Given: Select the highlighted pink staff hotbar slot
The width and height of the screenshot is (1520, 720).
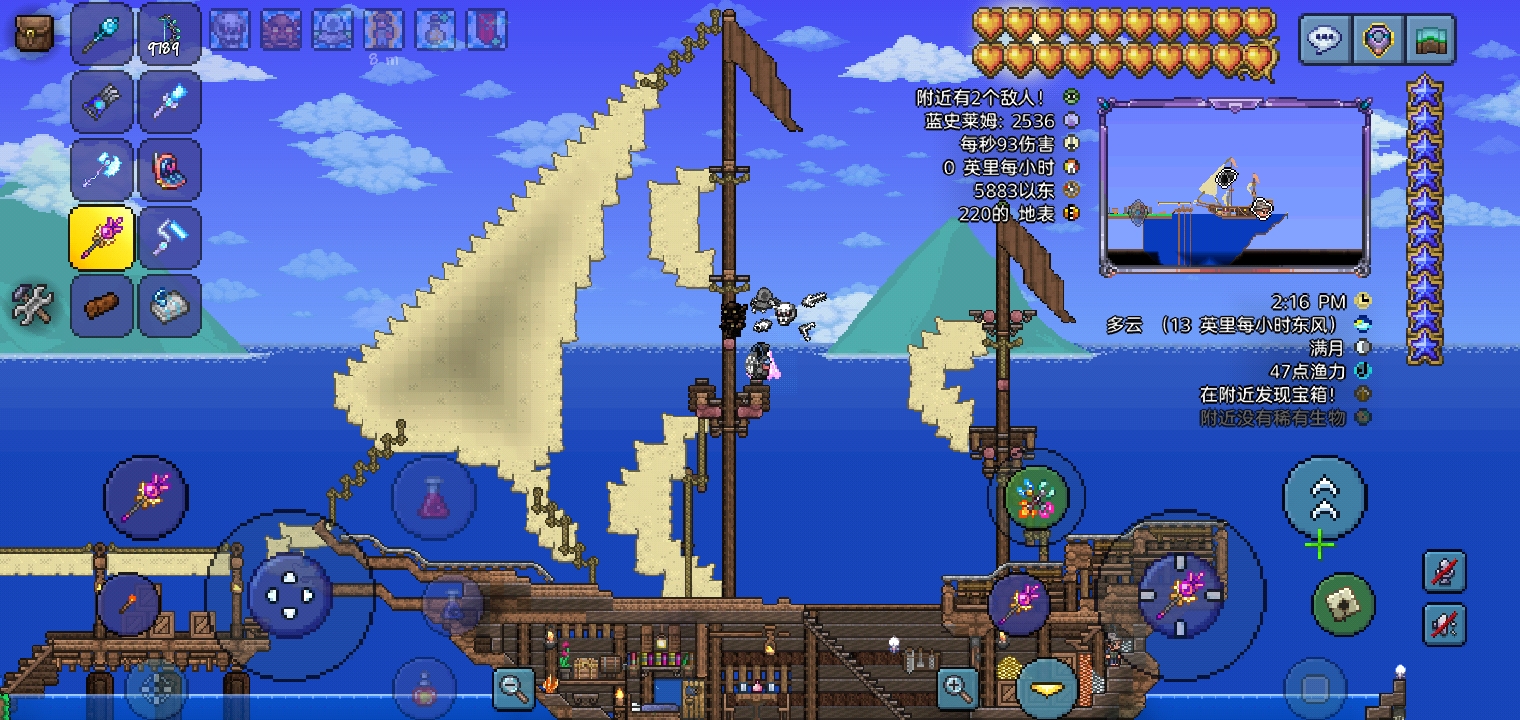Looking at the screenshot, I should tap(102, 238).
